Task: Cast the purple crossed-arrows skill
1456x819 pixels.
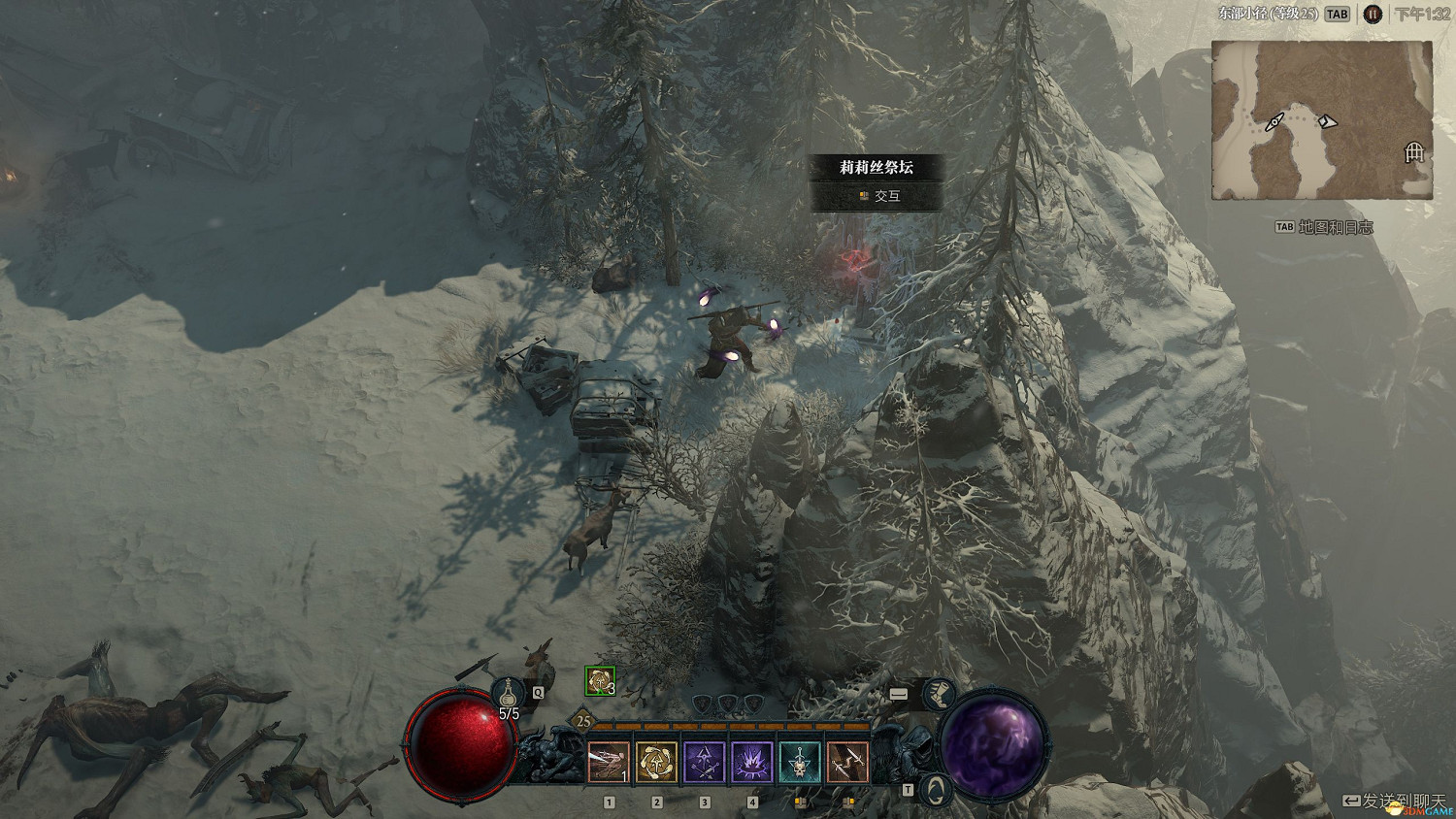Action: coord(705,762)
